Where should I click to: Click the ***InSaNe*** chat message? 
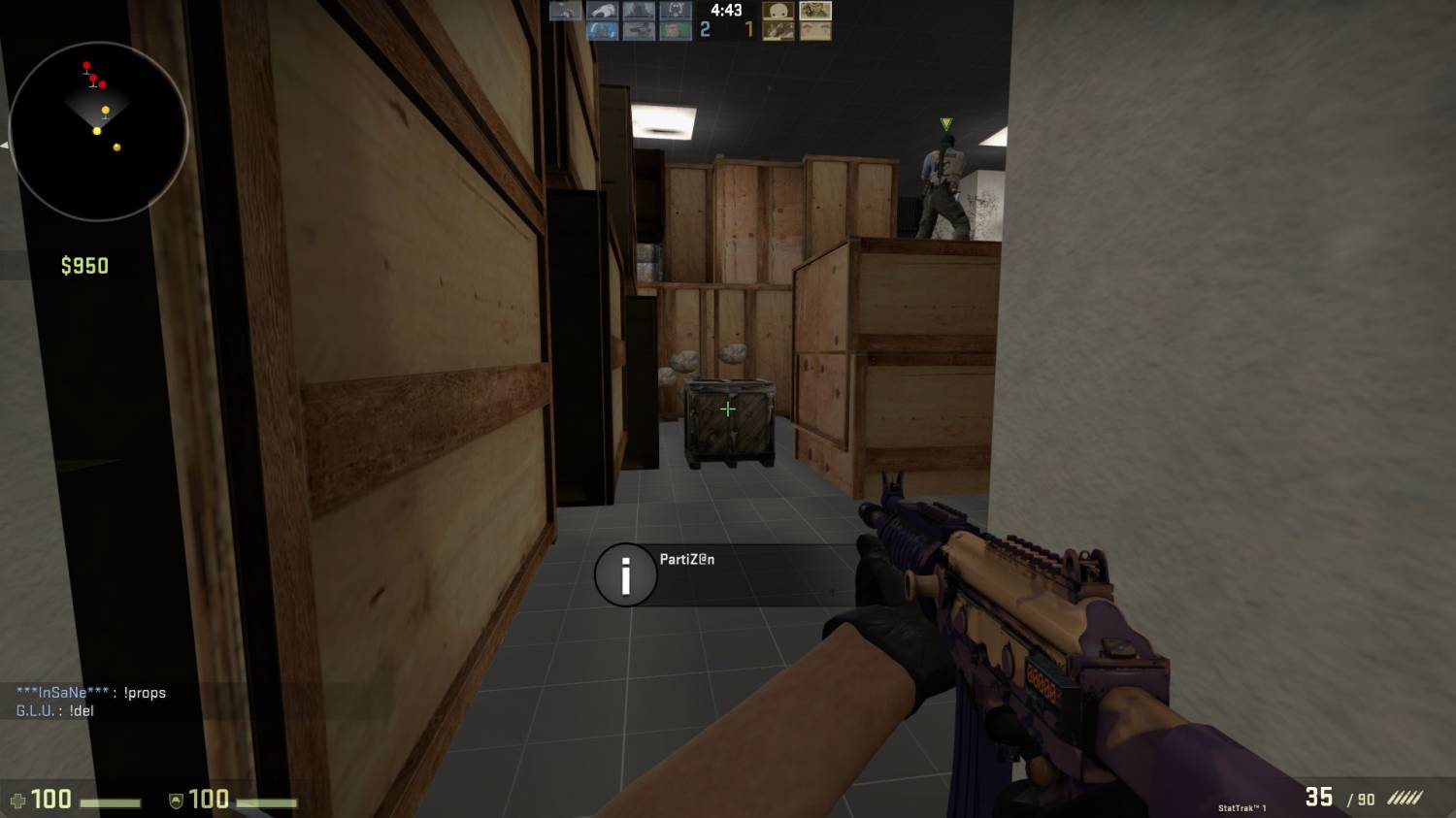coord(91,693)
